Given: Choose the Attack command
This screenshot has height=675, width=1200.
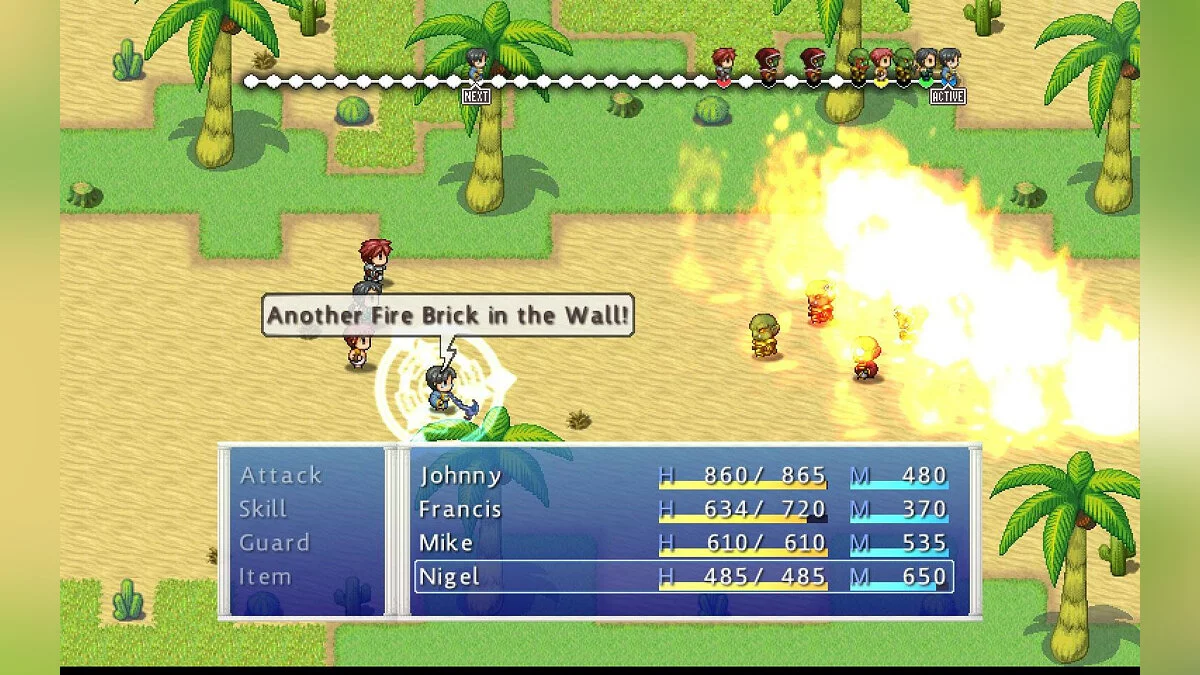Looking at the screenshot, I should (x=281, y=475).
